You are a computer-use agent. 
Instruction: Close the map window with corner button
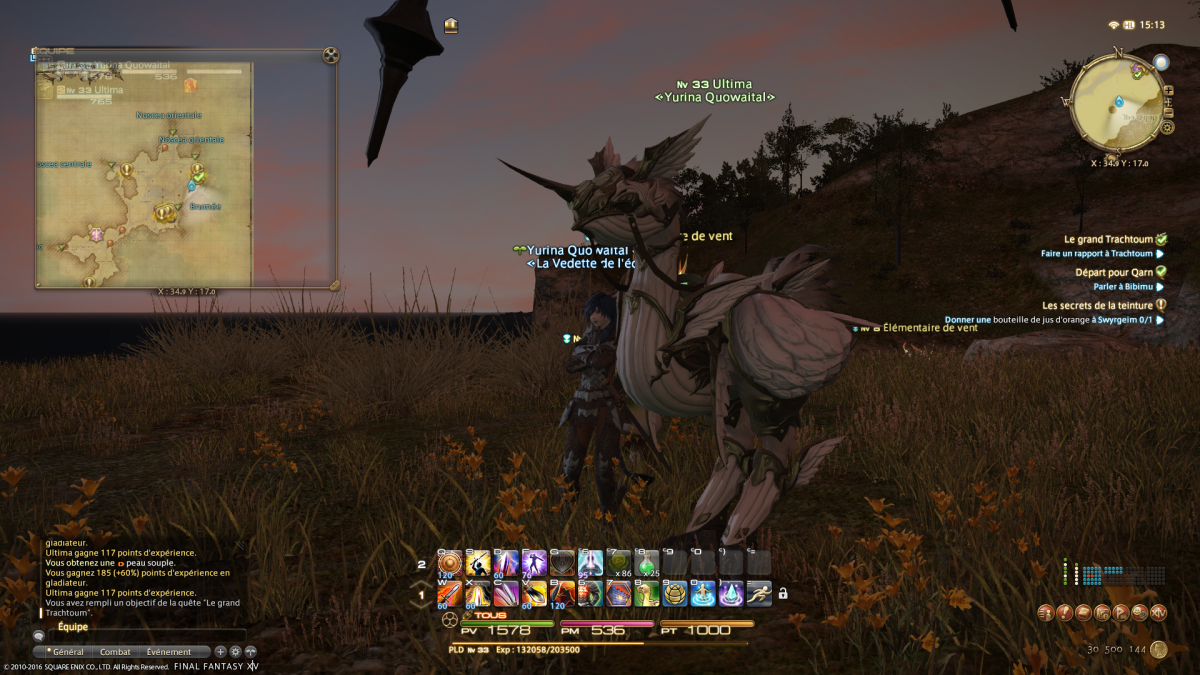330,55
